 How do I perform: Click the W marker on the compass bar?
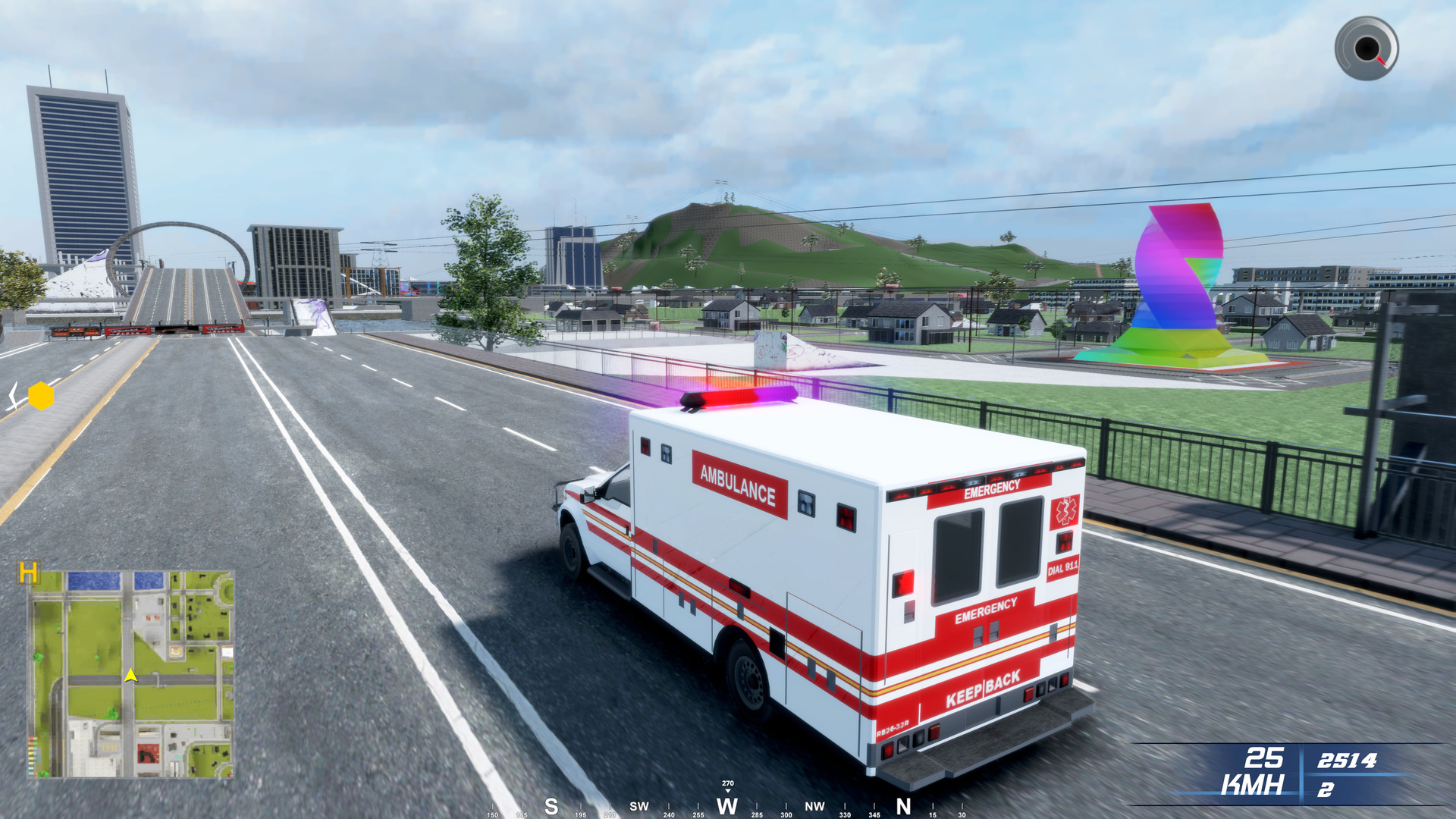point(727,807)
